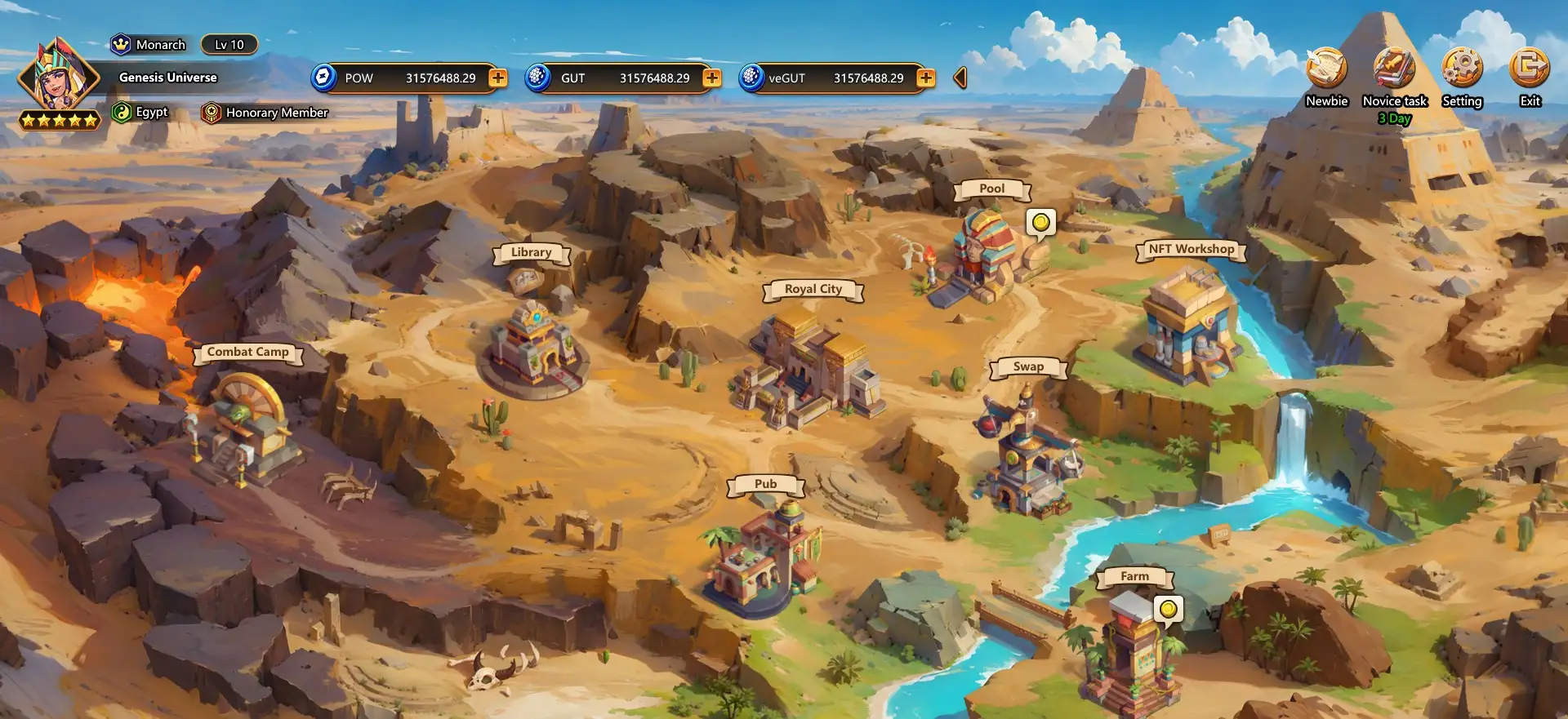The image size is (1568, 719).
Task: Collapse the currency bar with the arrow
Action: pos(960,78)
